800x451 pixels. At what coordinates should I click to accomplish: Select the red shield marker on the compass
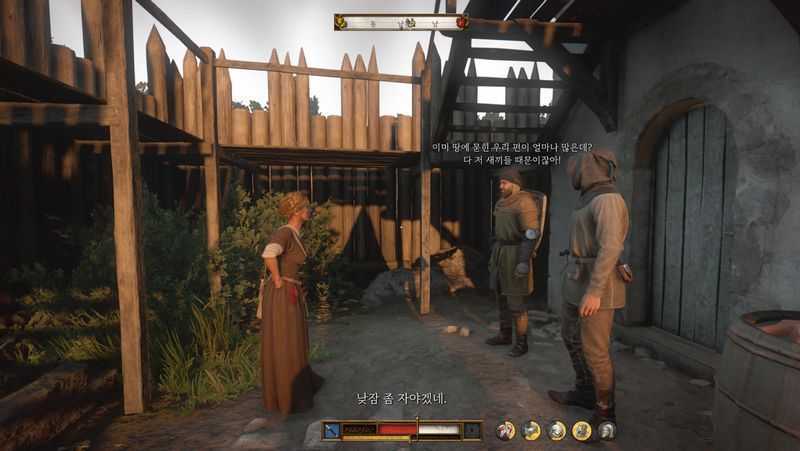tap(461, 21)
